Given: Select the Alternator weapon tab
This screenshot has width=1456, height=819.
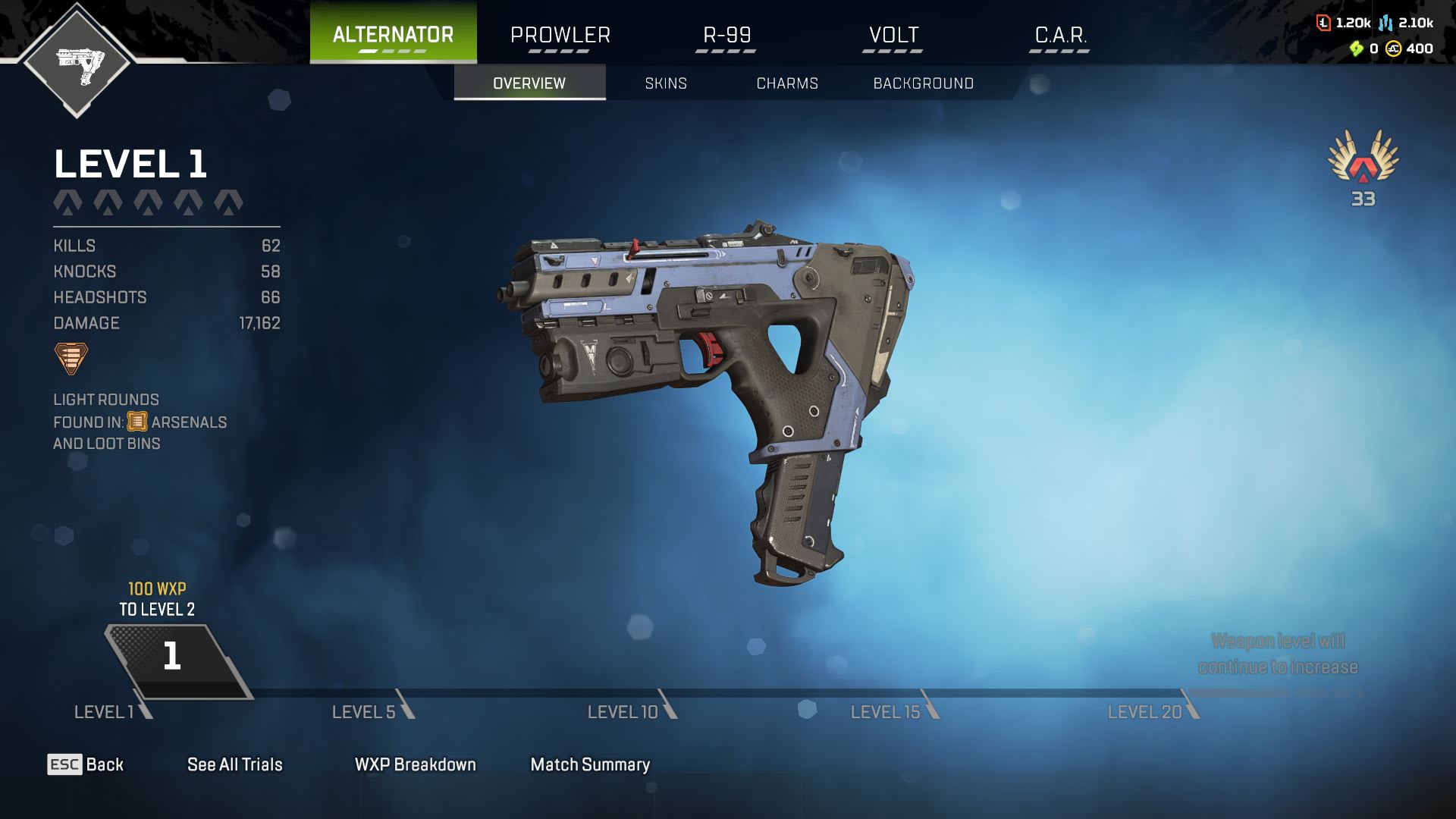Looking at the screenshot, I should point(393,34).
